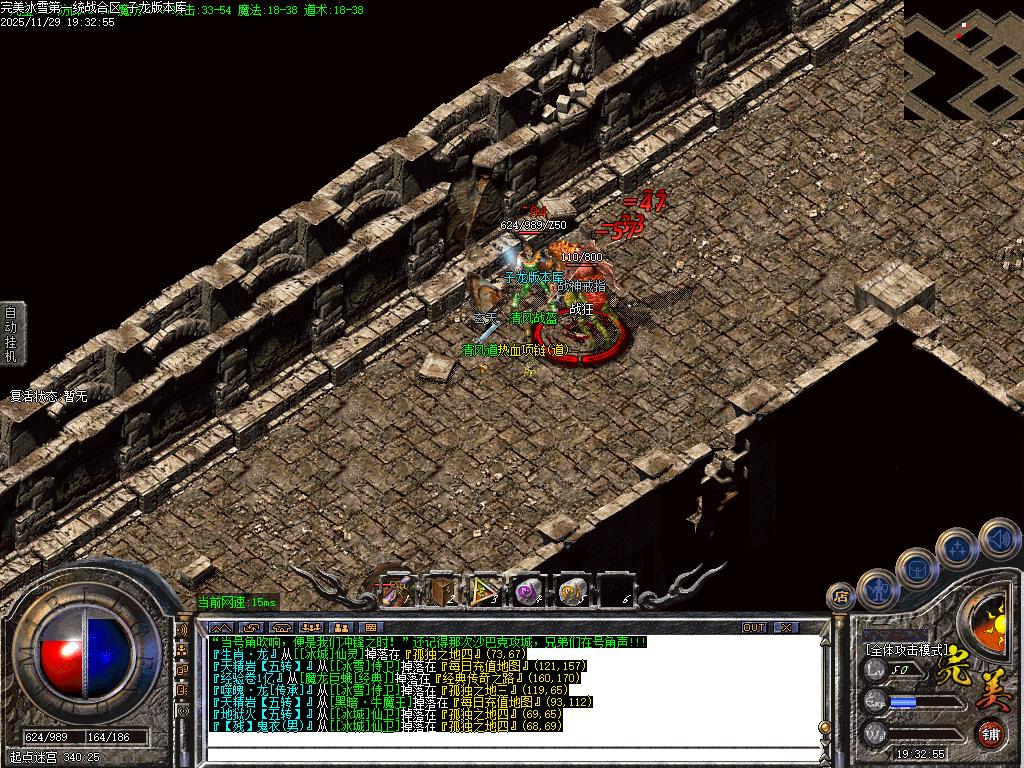Open the character equipment panel
This screenshot has height=768, width=1024.
click(x=877, y=590)
